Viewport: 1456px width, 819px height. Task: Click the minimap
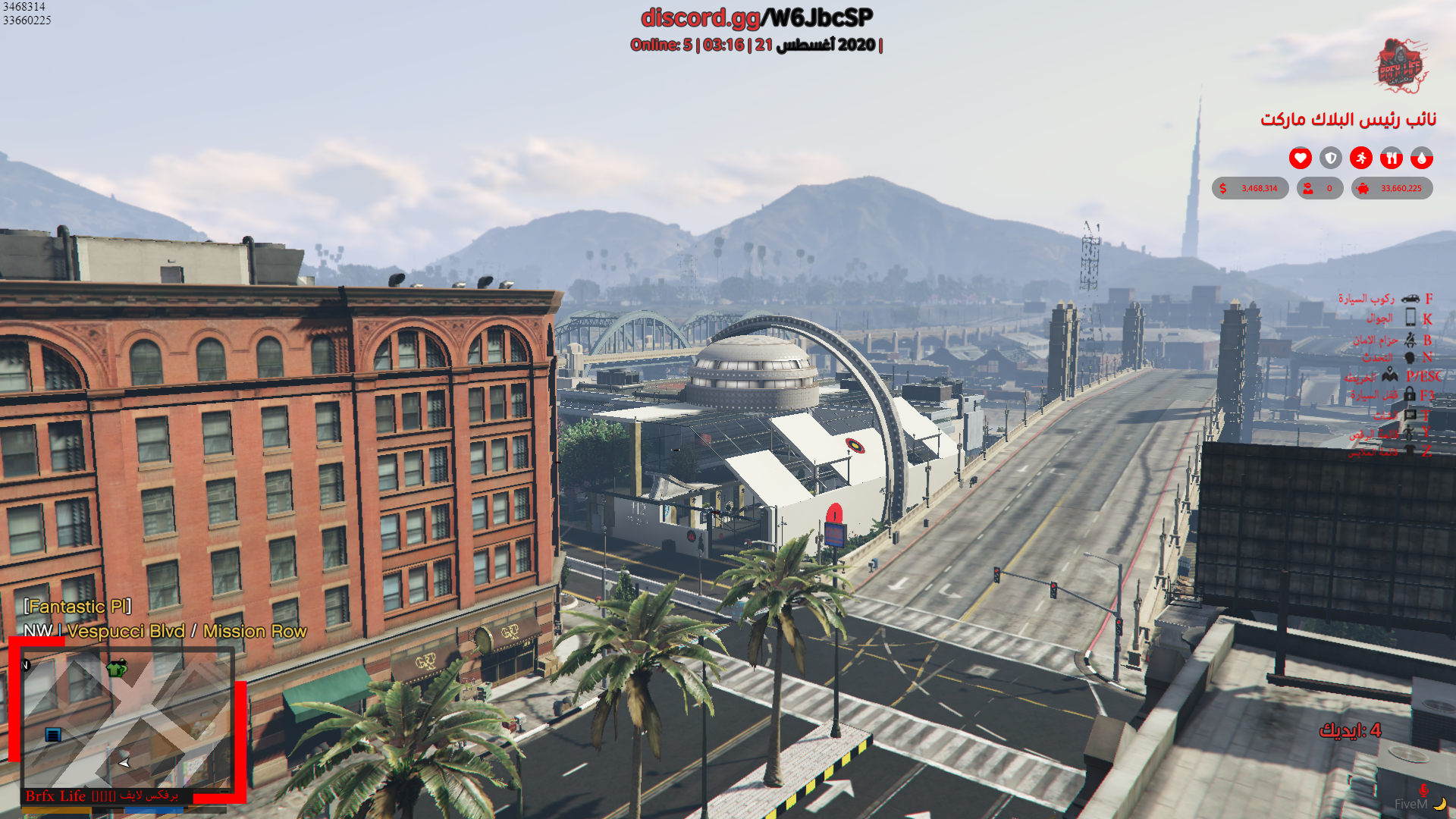[127, 719]
